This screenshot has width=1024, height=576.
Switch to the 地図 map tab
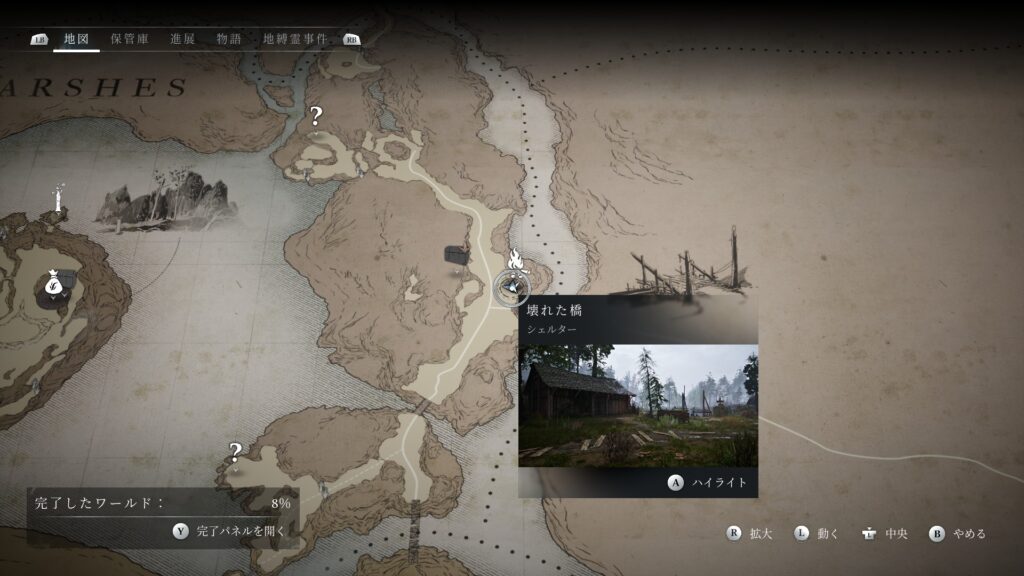tap(76, 39)
